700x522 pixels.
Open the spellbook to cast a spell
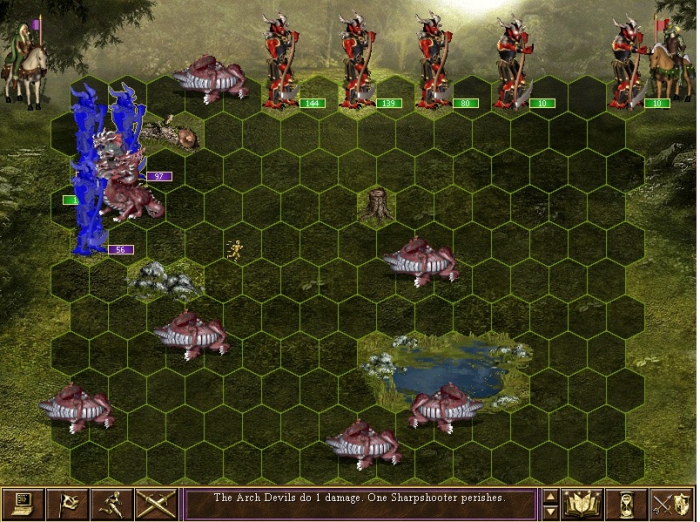(582, 503)
